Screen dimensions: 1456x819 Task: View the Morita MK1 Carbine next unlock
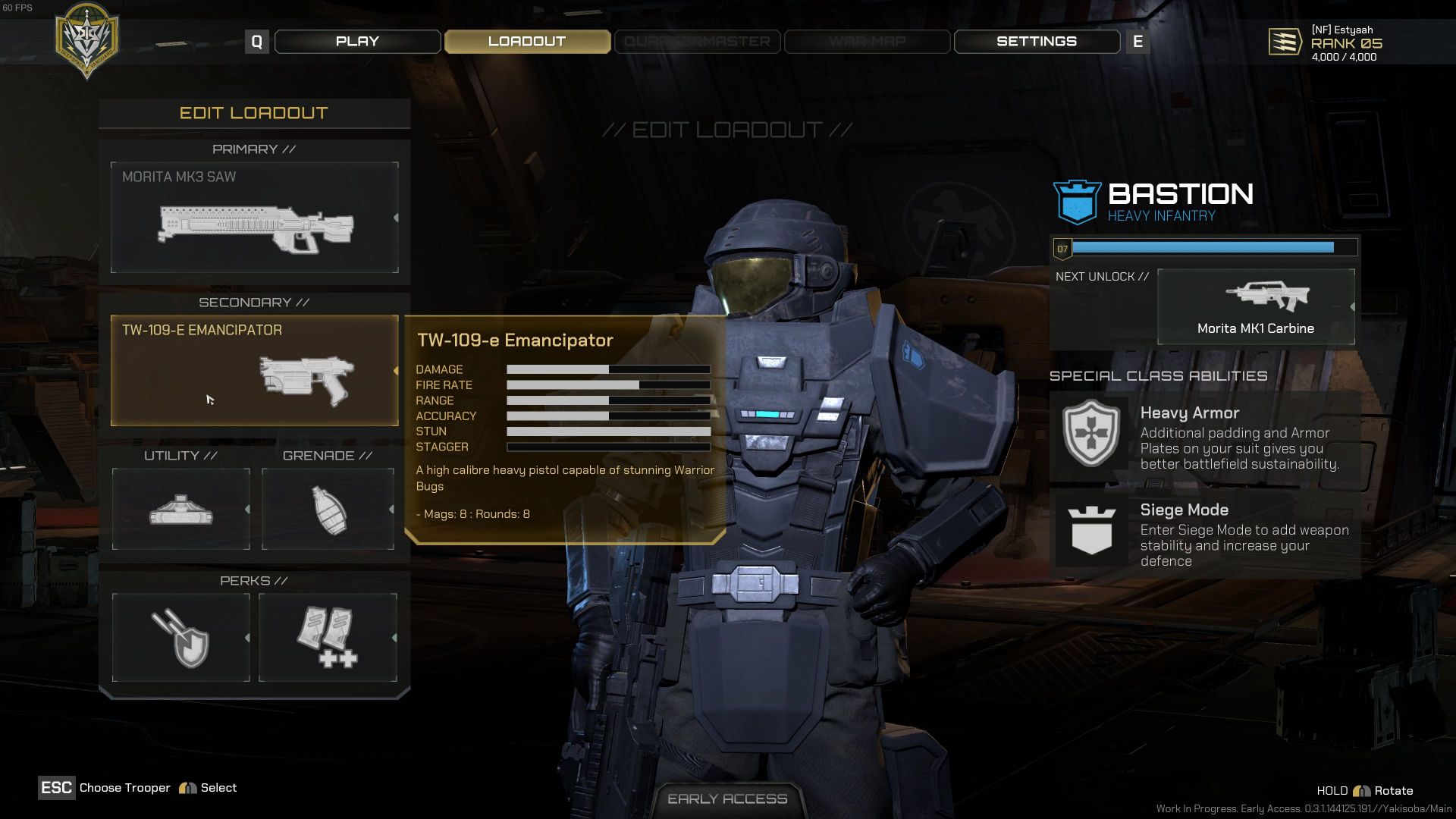pos(1256,307)
